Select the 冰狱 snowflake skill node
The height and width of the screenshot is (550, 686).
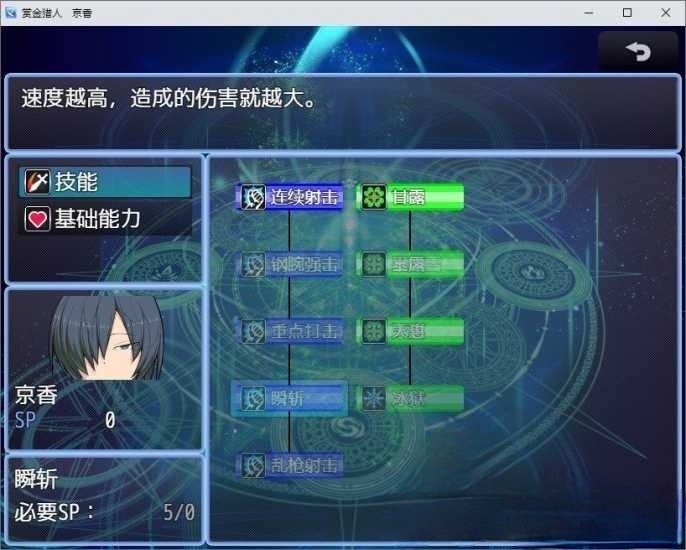click(411, 398)
